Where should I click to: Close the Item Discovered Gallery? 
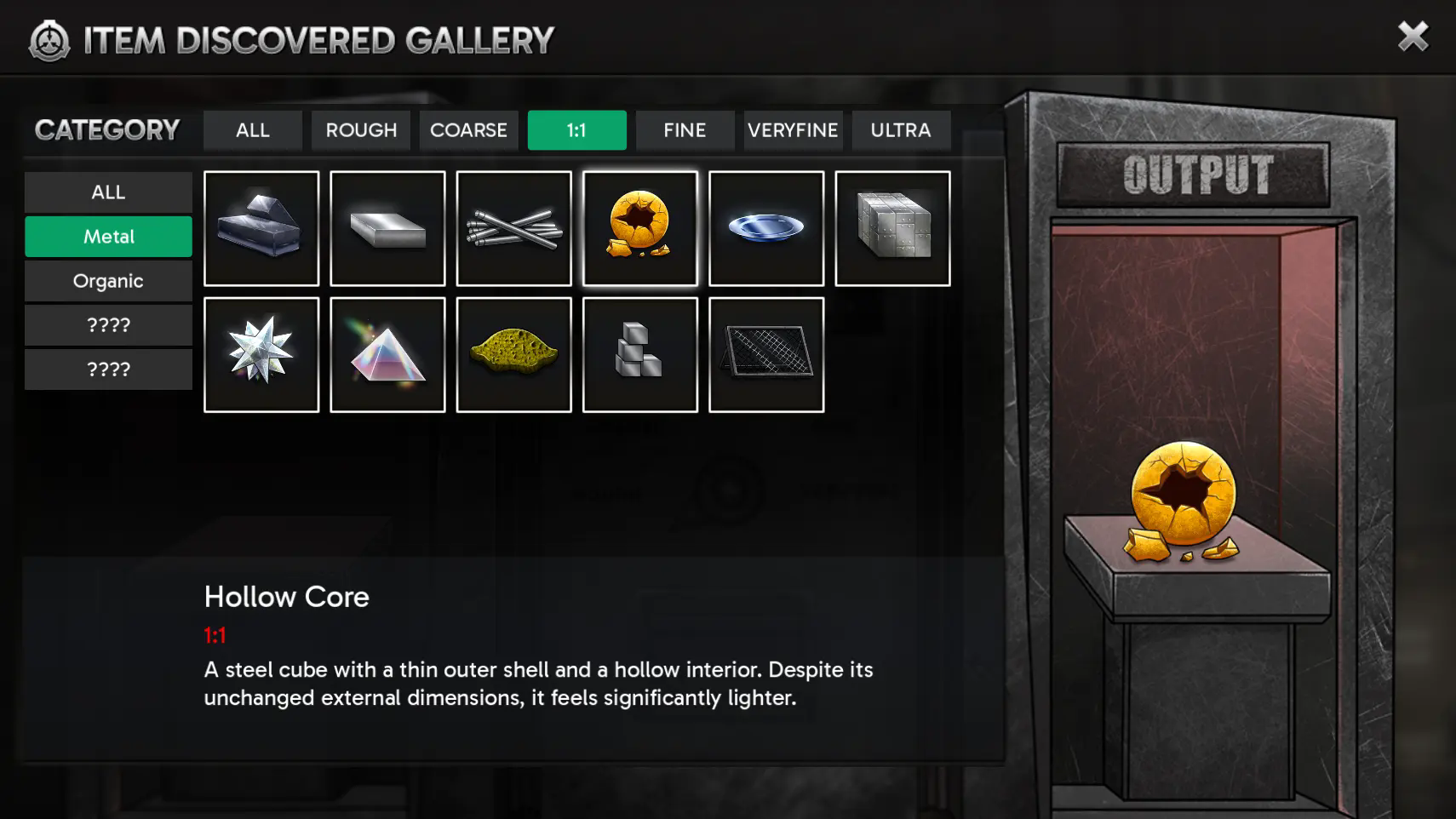click(x=1413, y=37)
